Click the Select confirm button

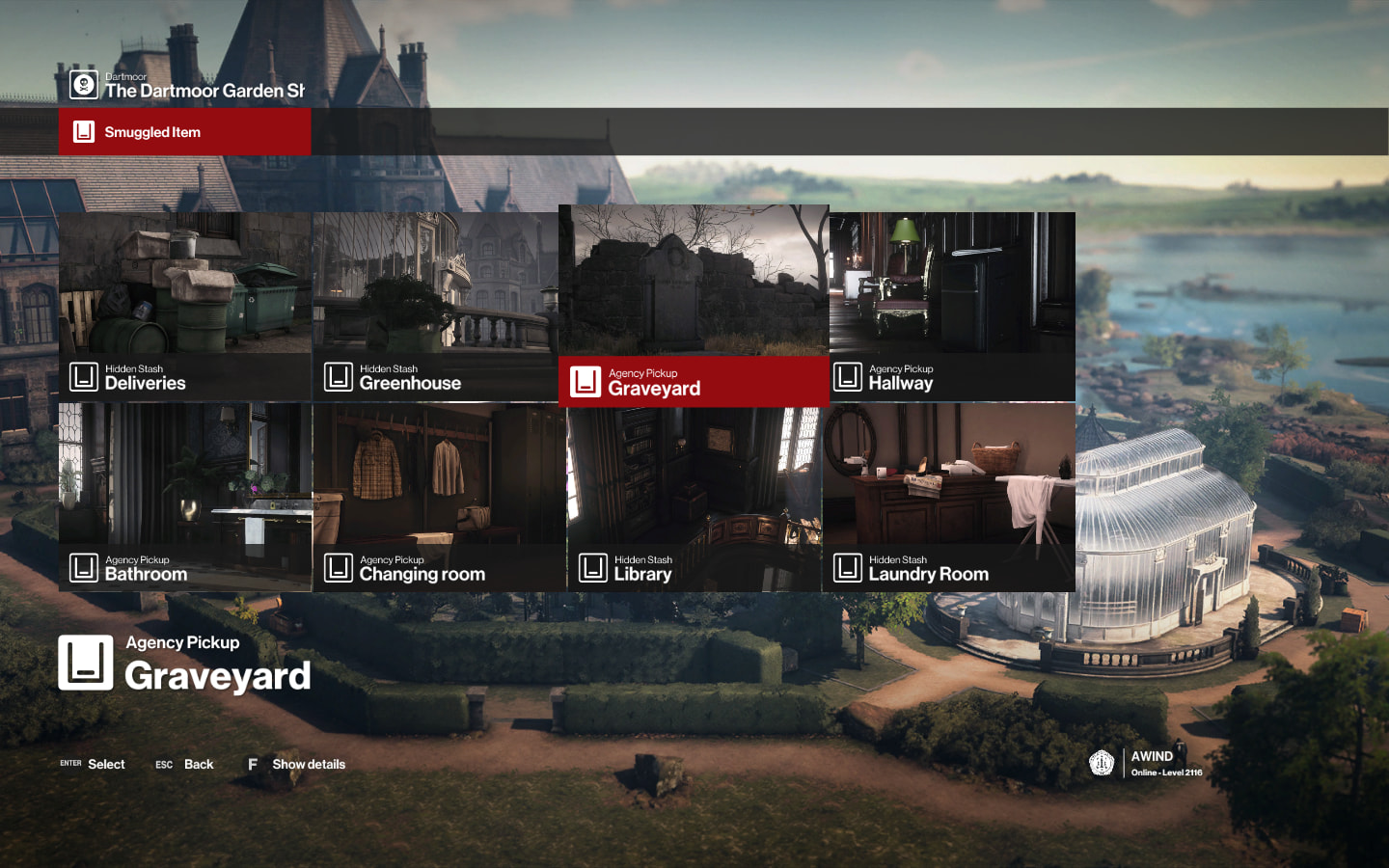pos(94,764)
